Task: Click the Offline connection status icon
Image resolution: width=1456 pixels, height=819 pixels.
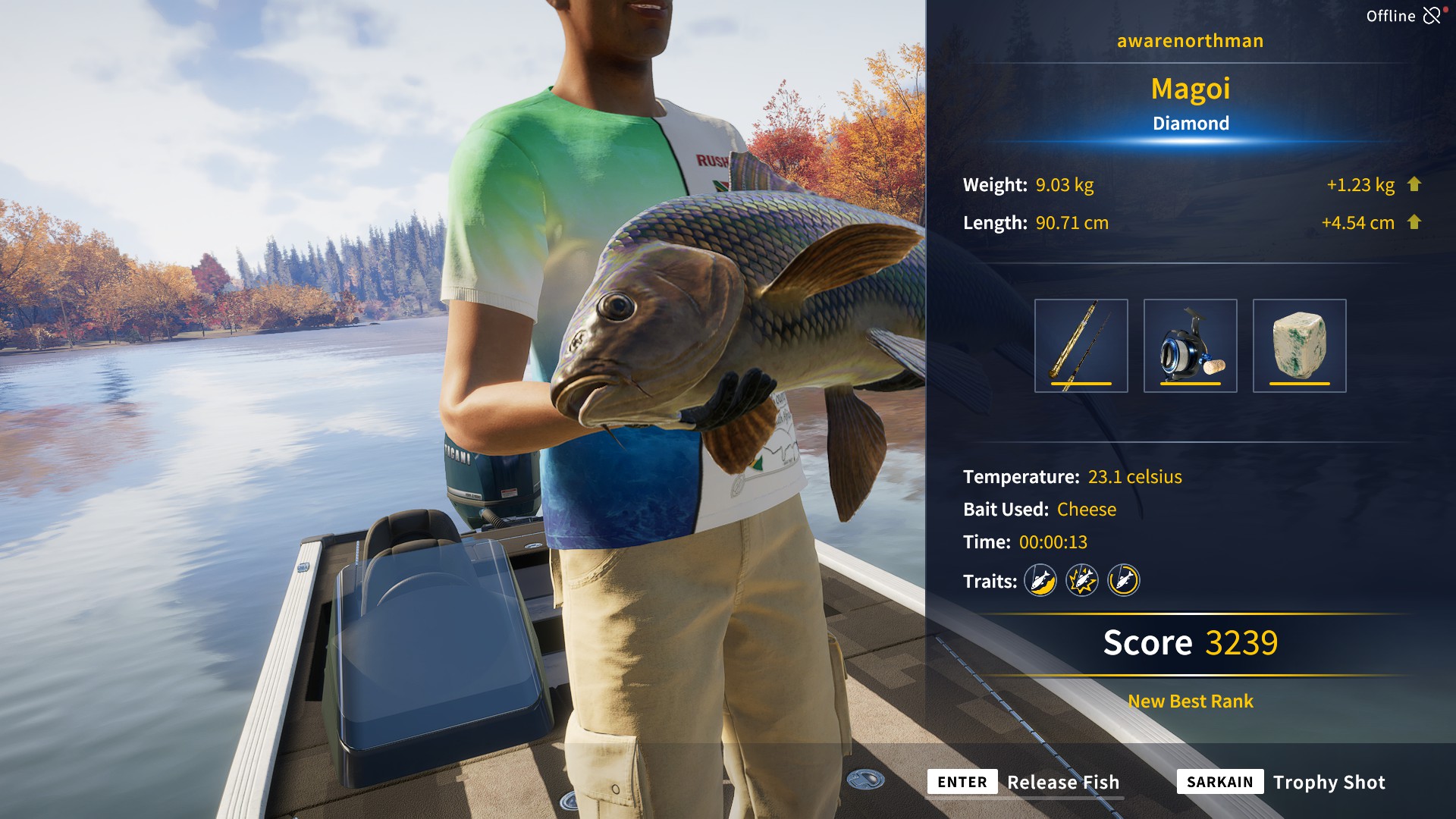Action: pos(1432,15)
